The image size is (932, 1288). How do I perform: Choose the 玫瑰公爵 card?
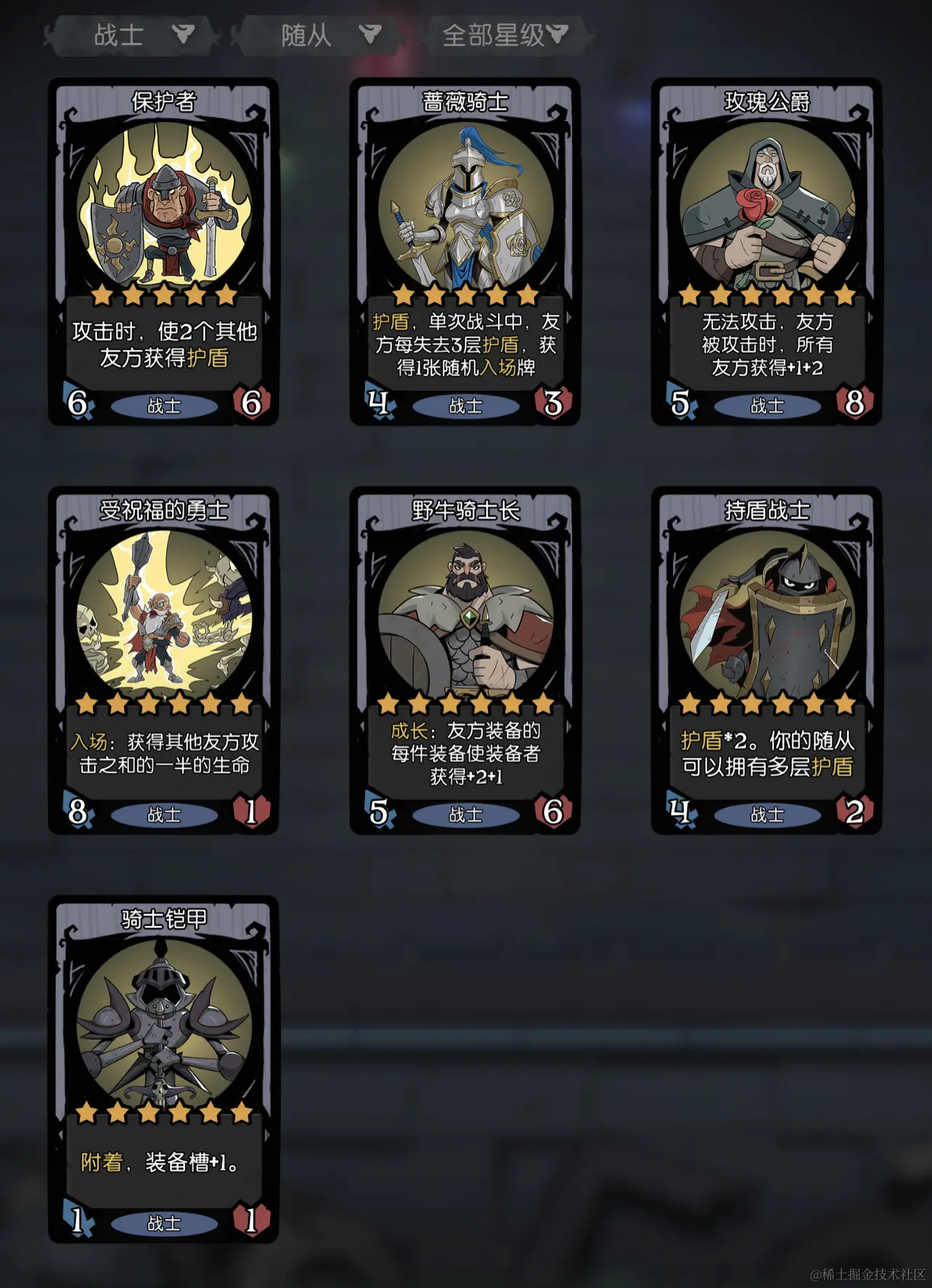pos(767,251)
